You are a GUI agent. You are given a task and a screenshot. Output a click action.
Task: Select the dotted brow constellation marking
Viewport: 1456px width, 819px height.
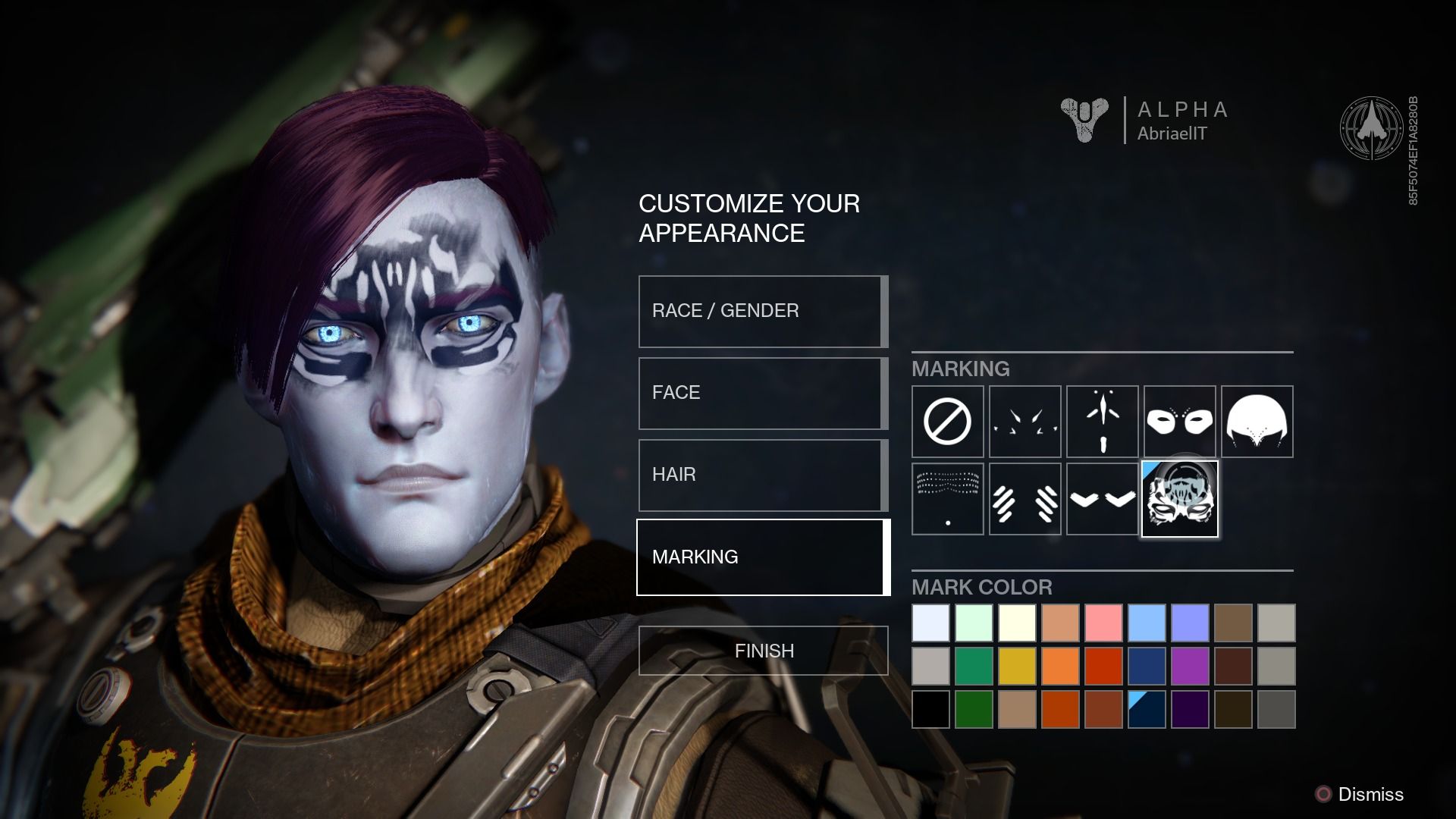[947, 499]
